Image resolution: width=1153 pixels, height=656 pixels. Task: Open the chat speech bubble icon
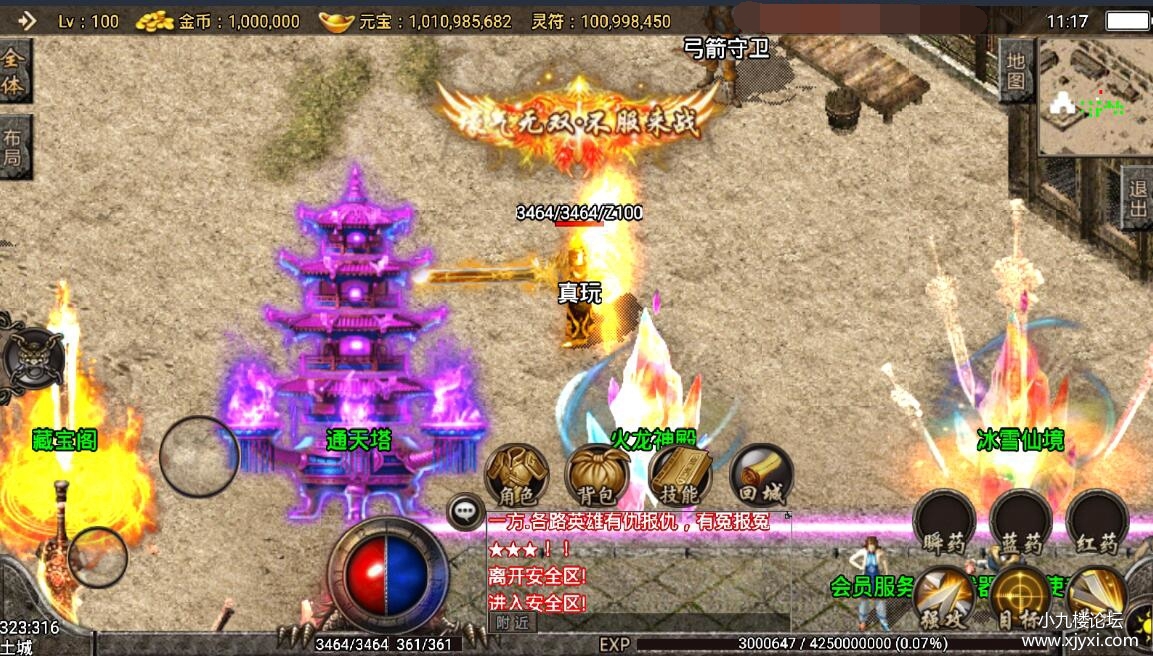464,512
